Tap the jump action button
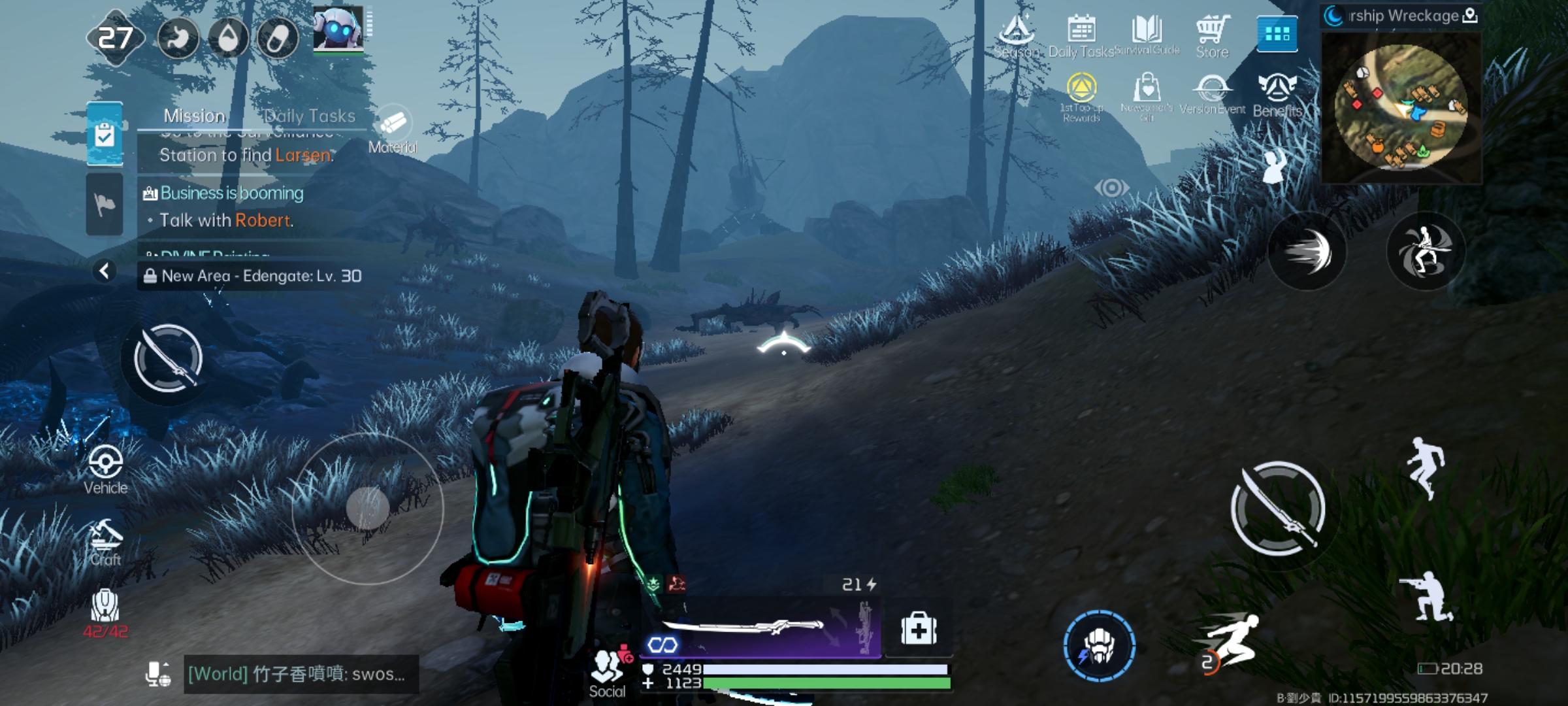Image resolution: width=1568 pixels, height=706 pixels. [1426, 468]
